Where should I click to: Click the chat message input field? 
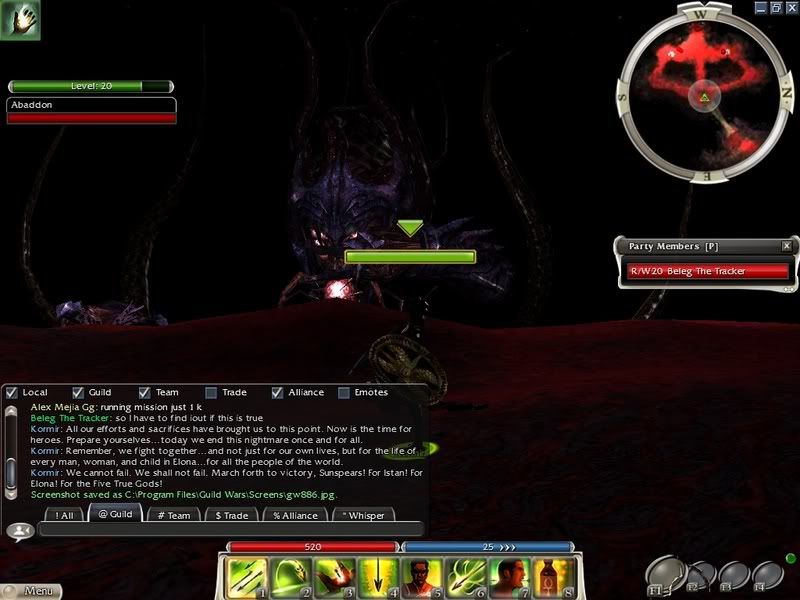[x=230, y=530]
